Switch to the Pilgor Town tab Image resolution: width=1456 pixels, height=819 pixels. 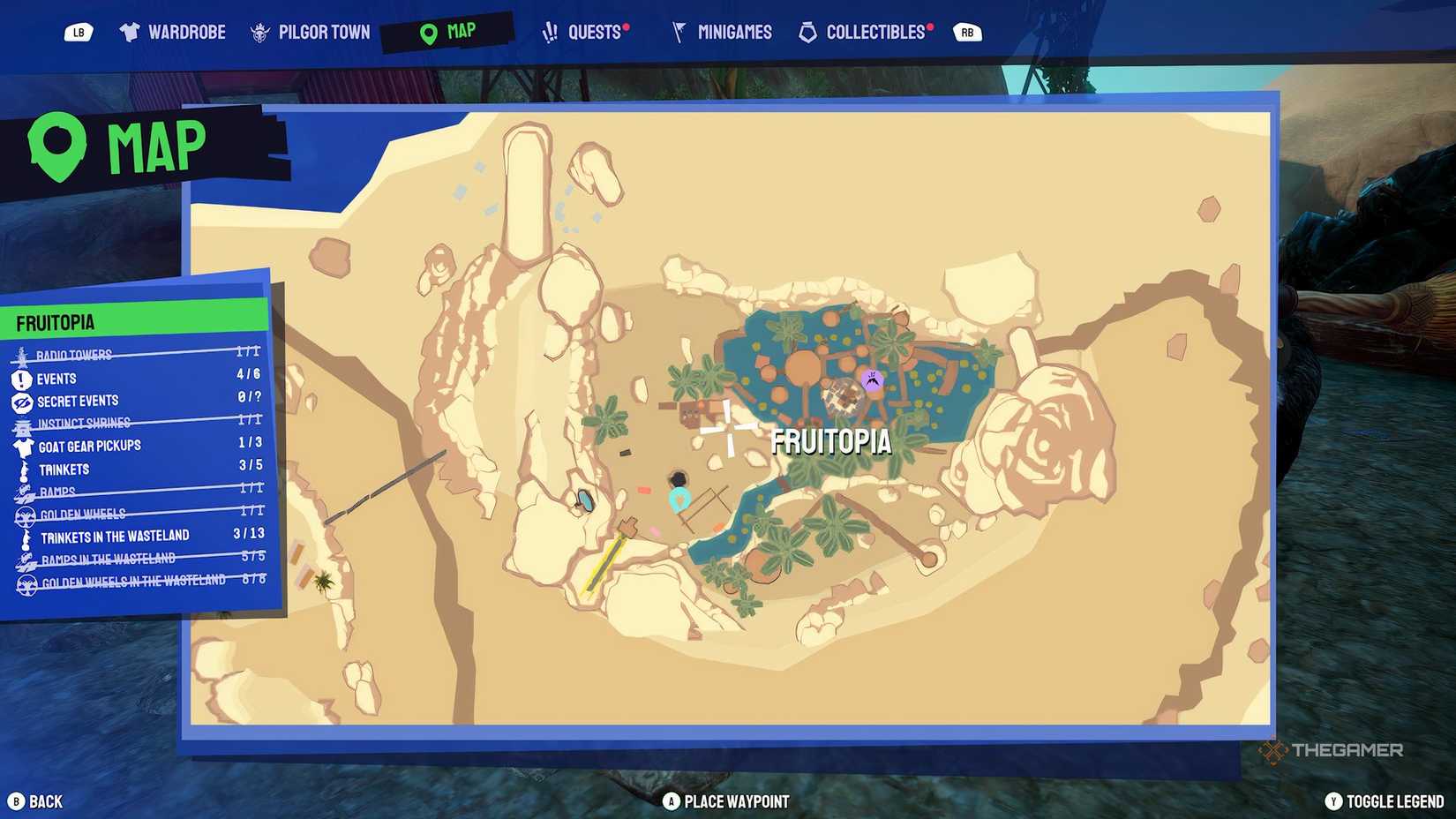[x=310, y=31]
